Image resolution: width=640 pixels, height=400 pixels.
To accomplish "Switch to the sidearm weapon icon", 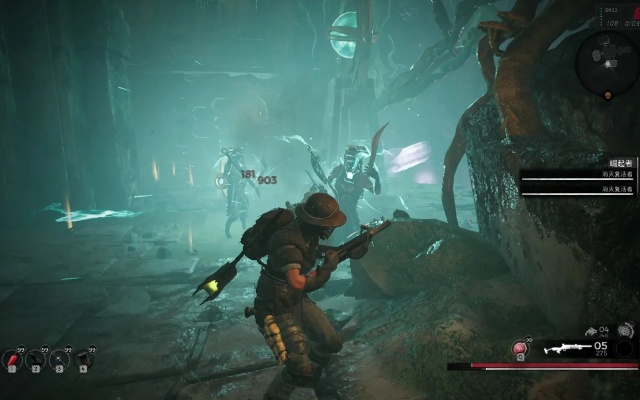I will coord(590,330).
